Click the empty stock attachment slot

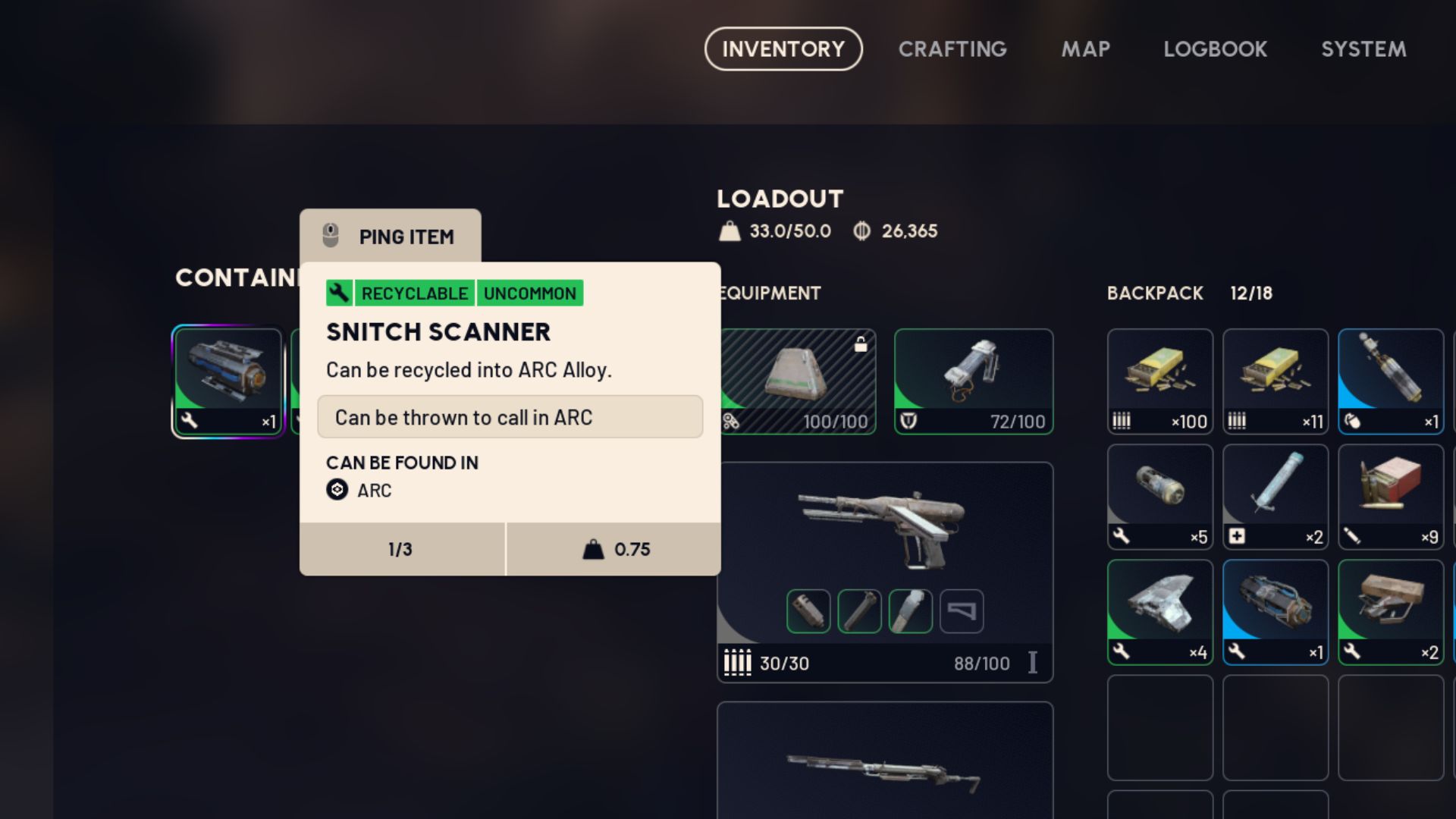[x=962, y=611]
